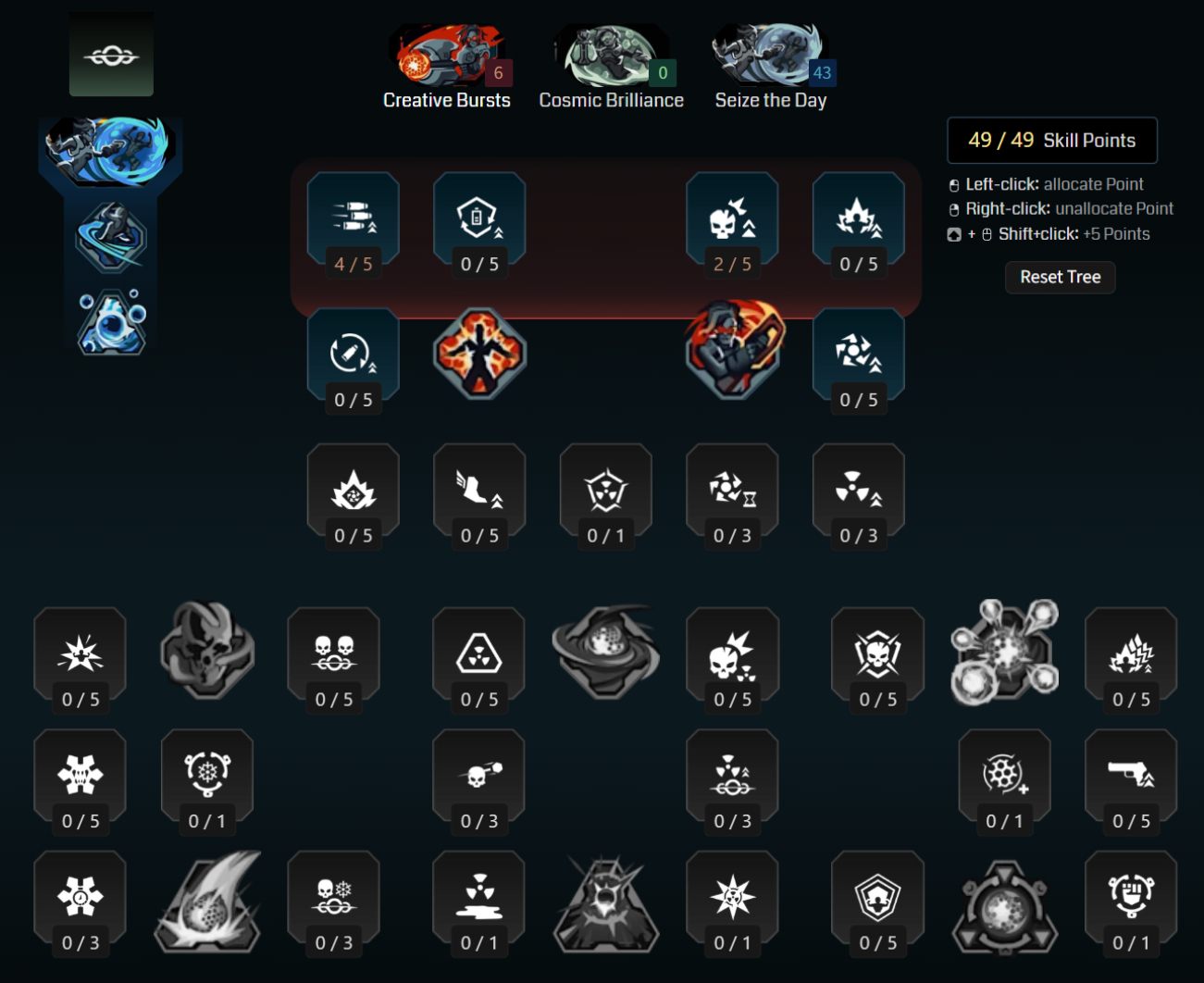Screen dimensions: 1204x983
Task: Select the shield helmet defense skill node
Action: click(877, 893)
